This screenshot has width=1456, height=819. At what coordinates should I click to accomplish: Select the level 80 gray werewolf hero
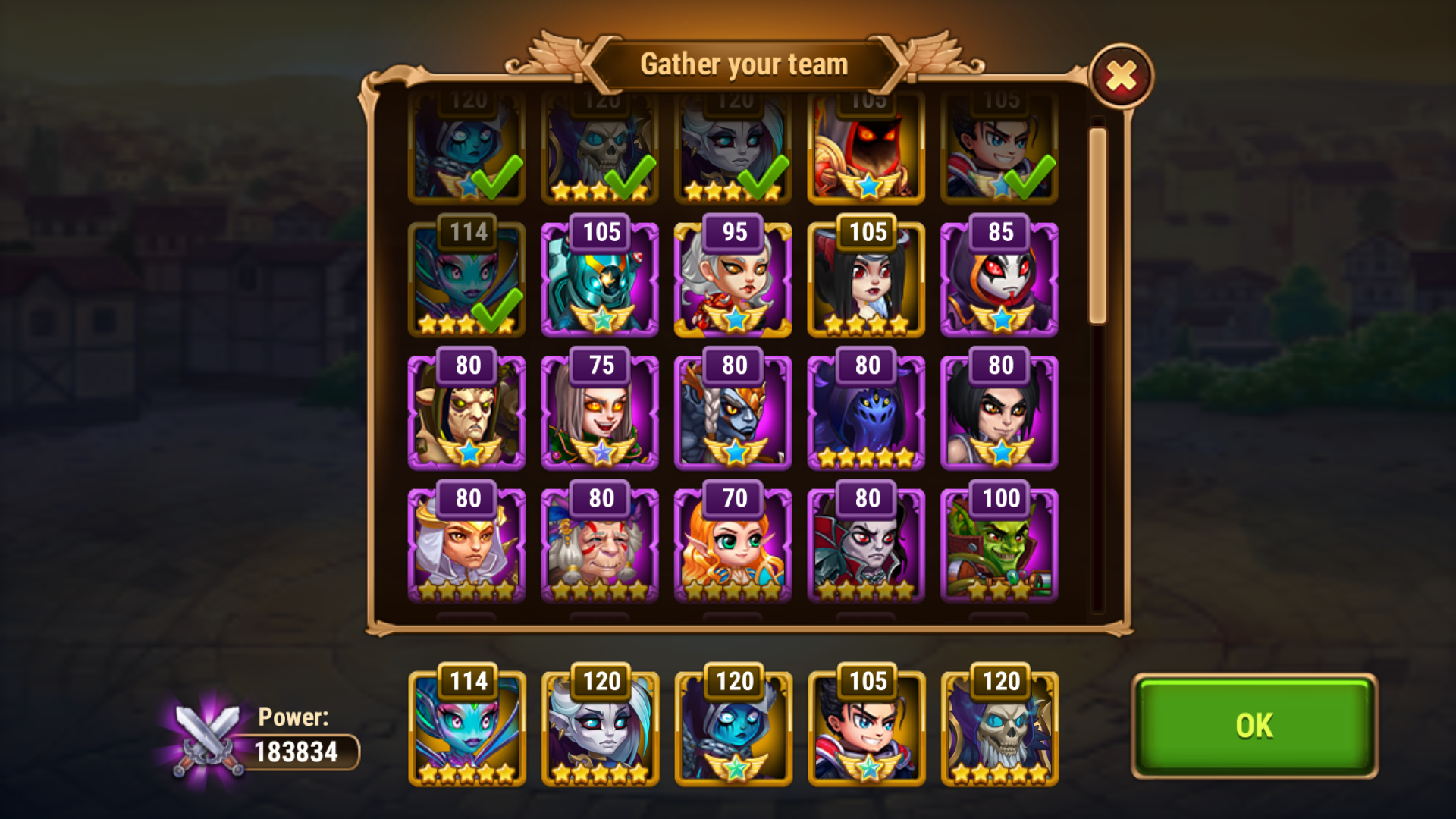coord(732,413)
